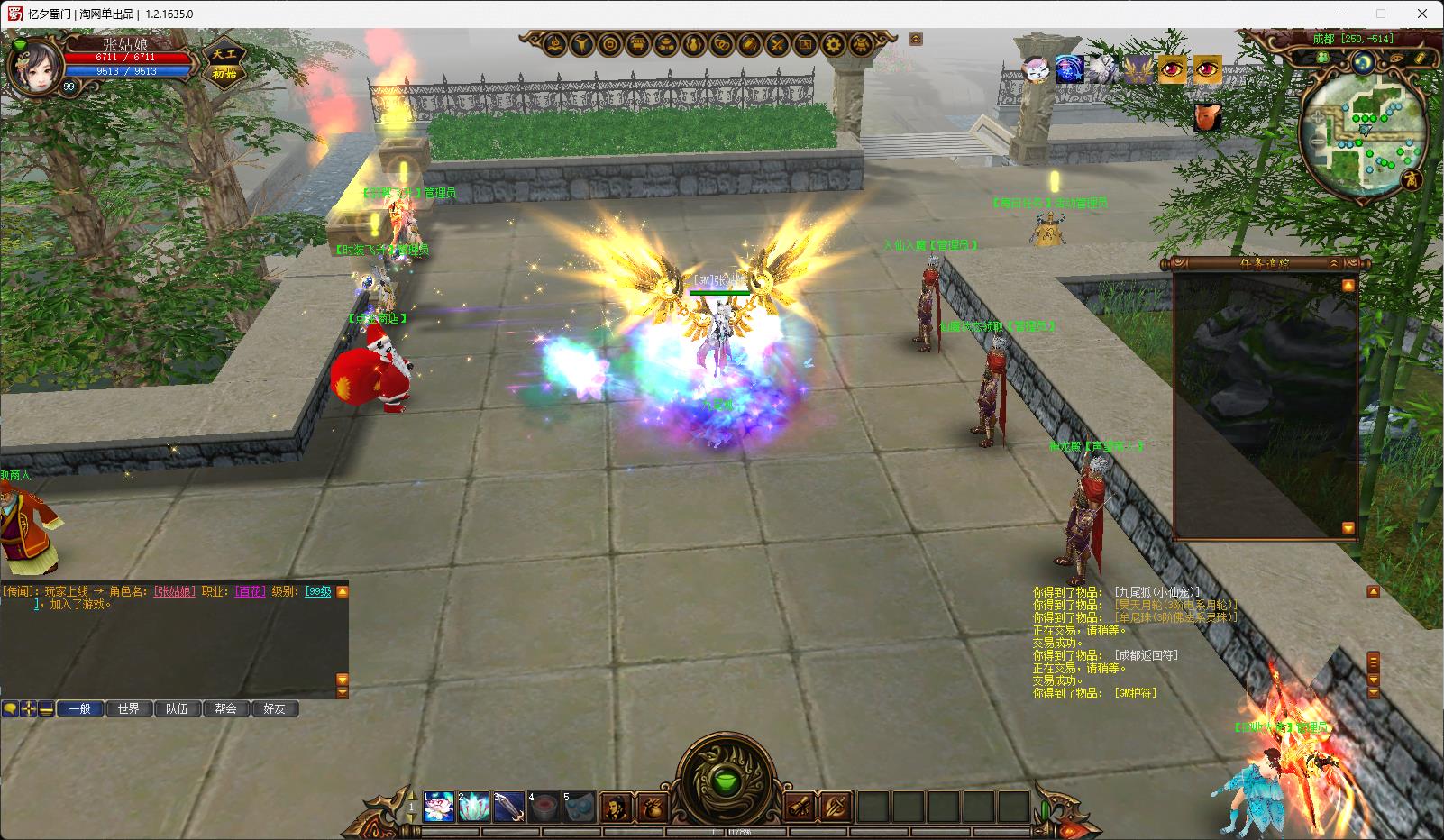Viewport: 1444px width, 840px height.
Task: Open the linked hearts icon in top toolbar
Action: click(x=722, y=43)
